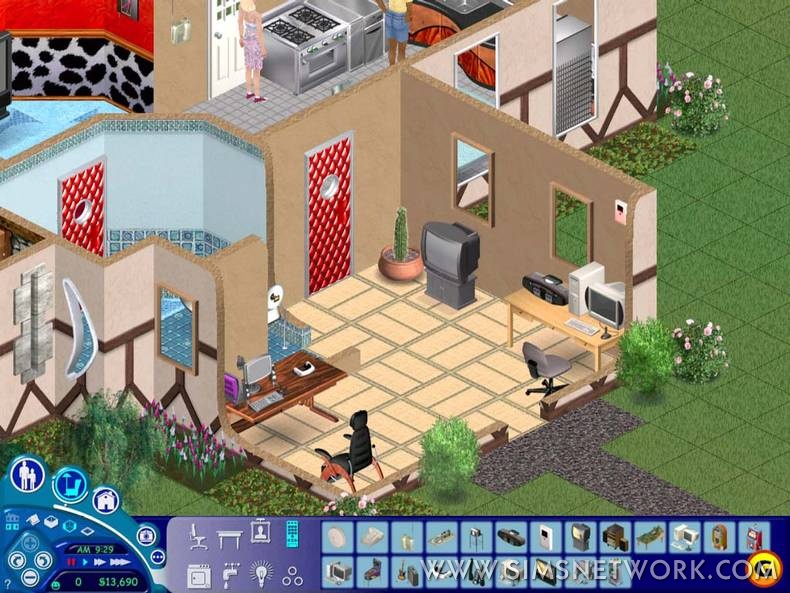
Task: Choose the Appliances category stove icon
Action: coord(199,574)
